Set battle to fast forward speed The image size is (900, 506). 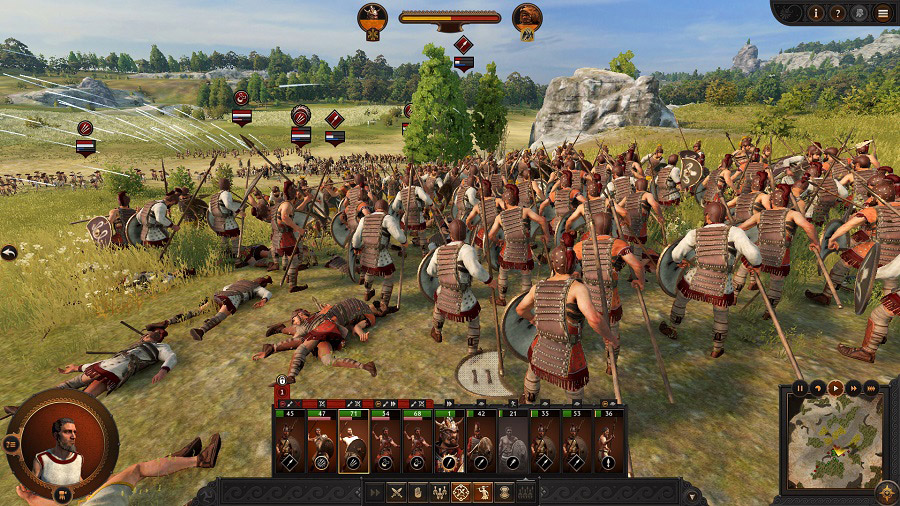click(853, 387)
